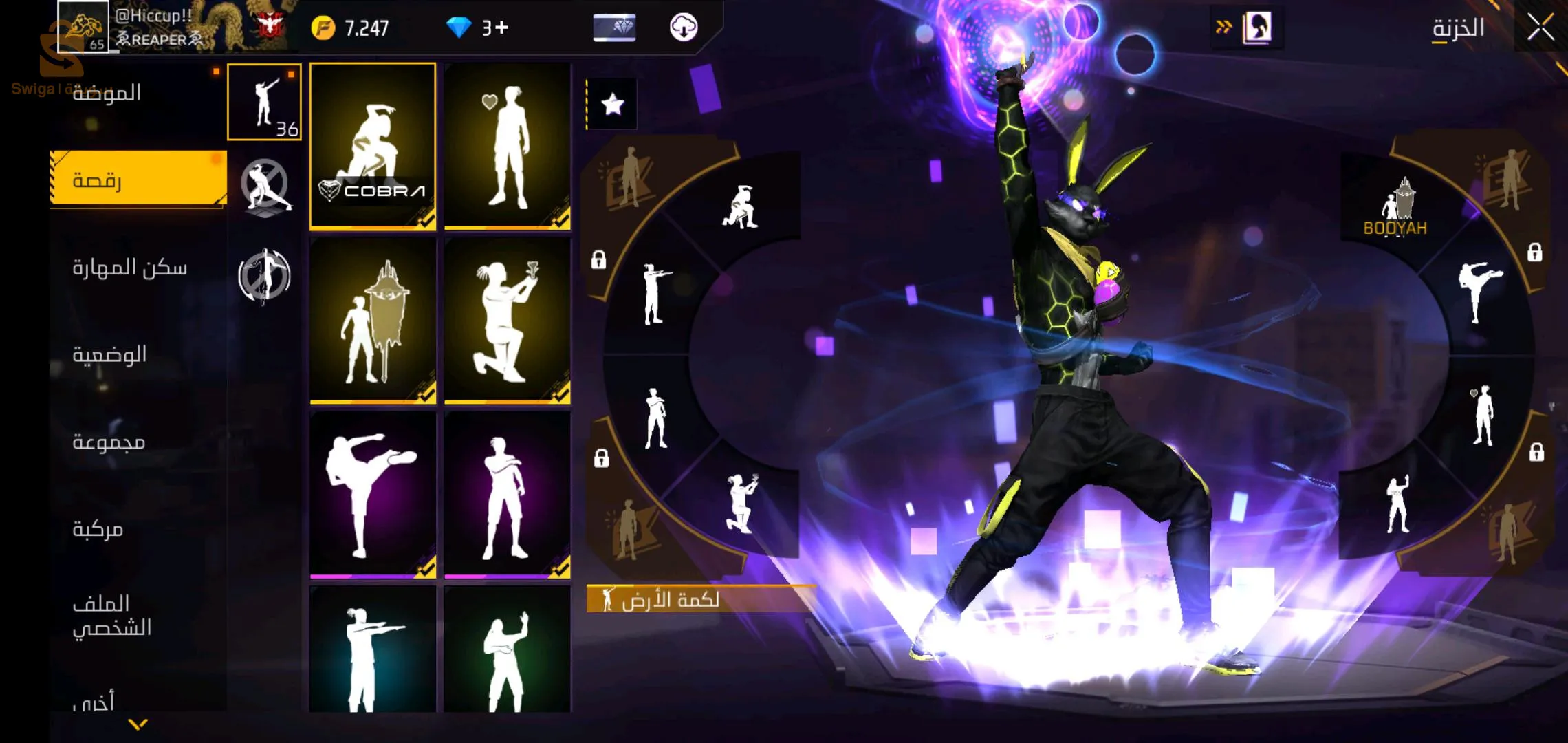The width and height of the screenshot is (1568, 743).
Task: Open the @Hiccup!! player profile avatar
Action: pos(83,27)
